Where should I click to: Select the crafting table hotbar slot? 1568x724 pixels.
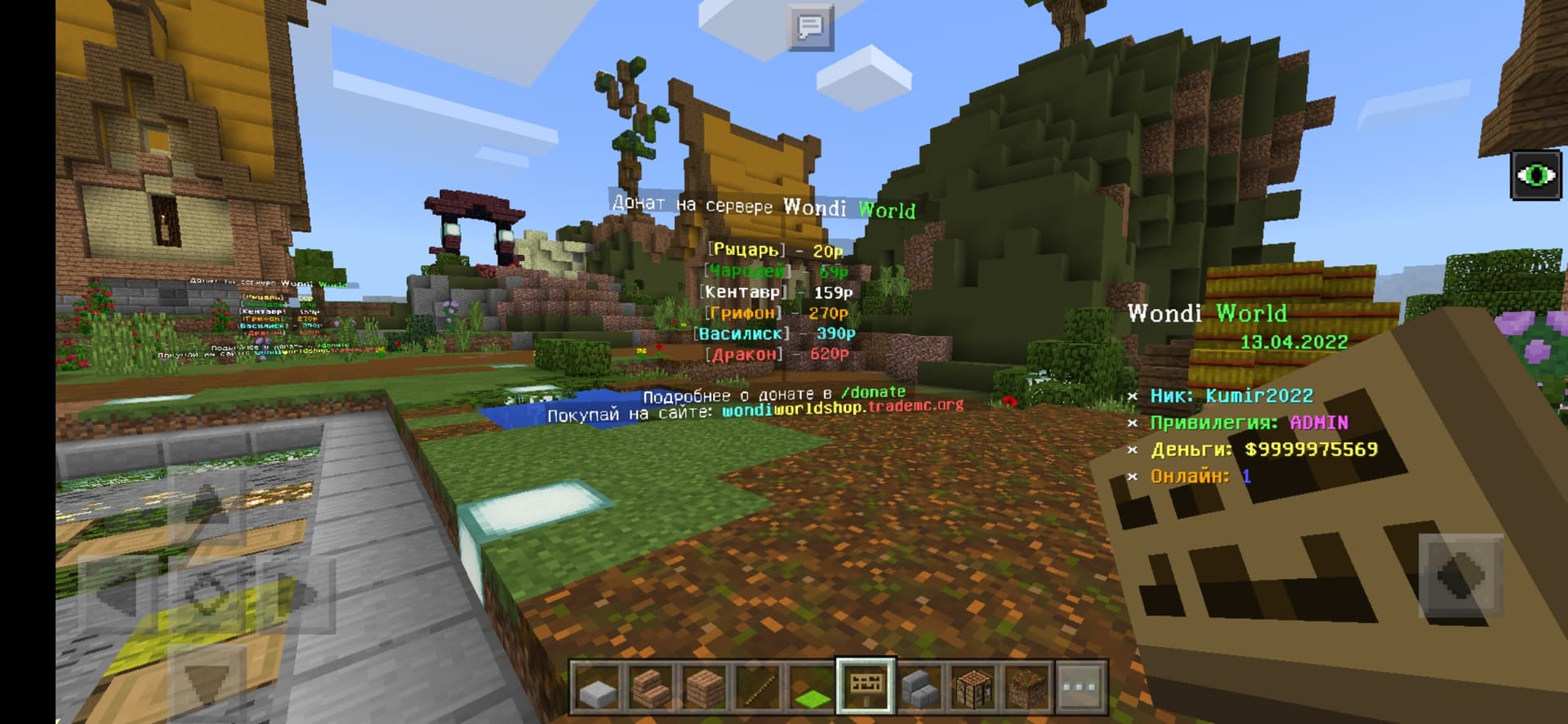[x=973, y=686]
